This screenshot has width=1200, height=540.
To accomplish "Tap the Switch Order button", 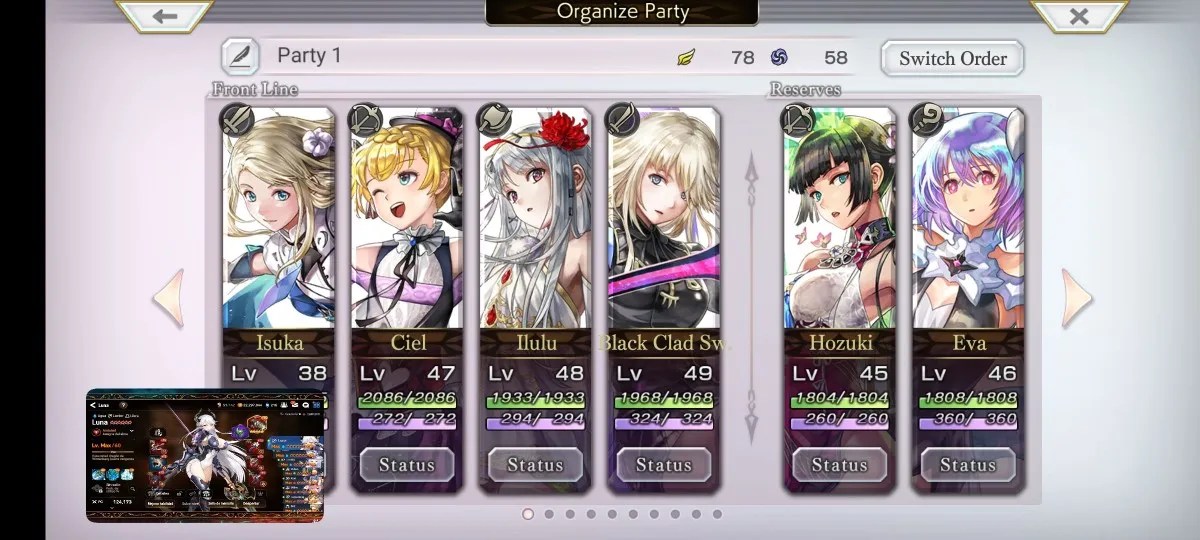I will [952, 58].
